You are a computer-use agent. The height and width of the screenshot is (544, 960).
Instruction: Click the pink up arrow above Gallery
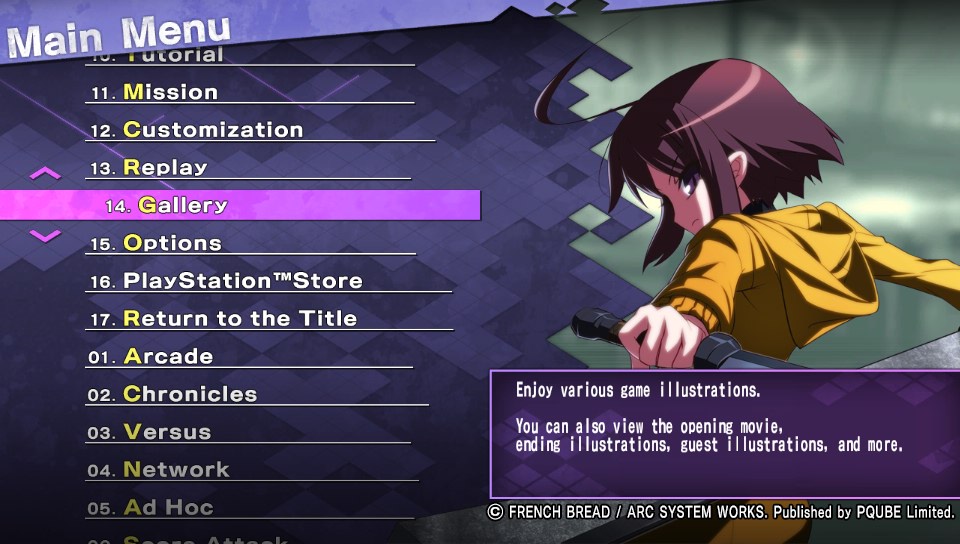[45, 173]
